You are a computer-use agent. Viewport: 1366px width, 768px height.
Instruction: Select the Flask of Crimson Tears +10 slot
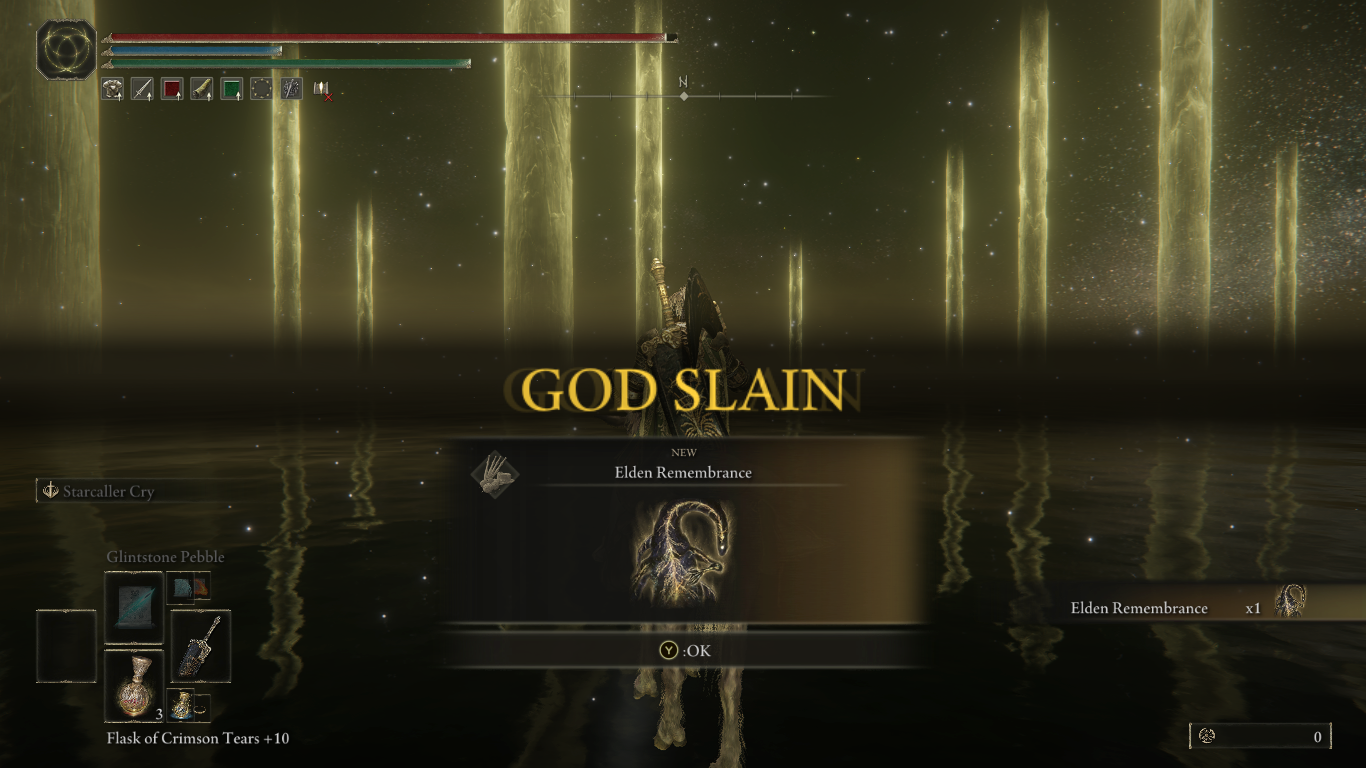tap(135, 685)
